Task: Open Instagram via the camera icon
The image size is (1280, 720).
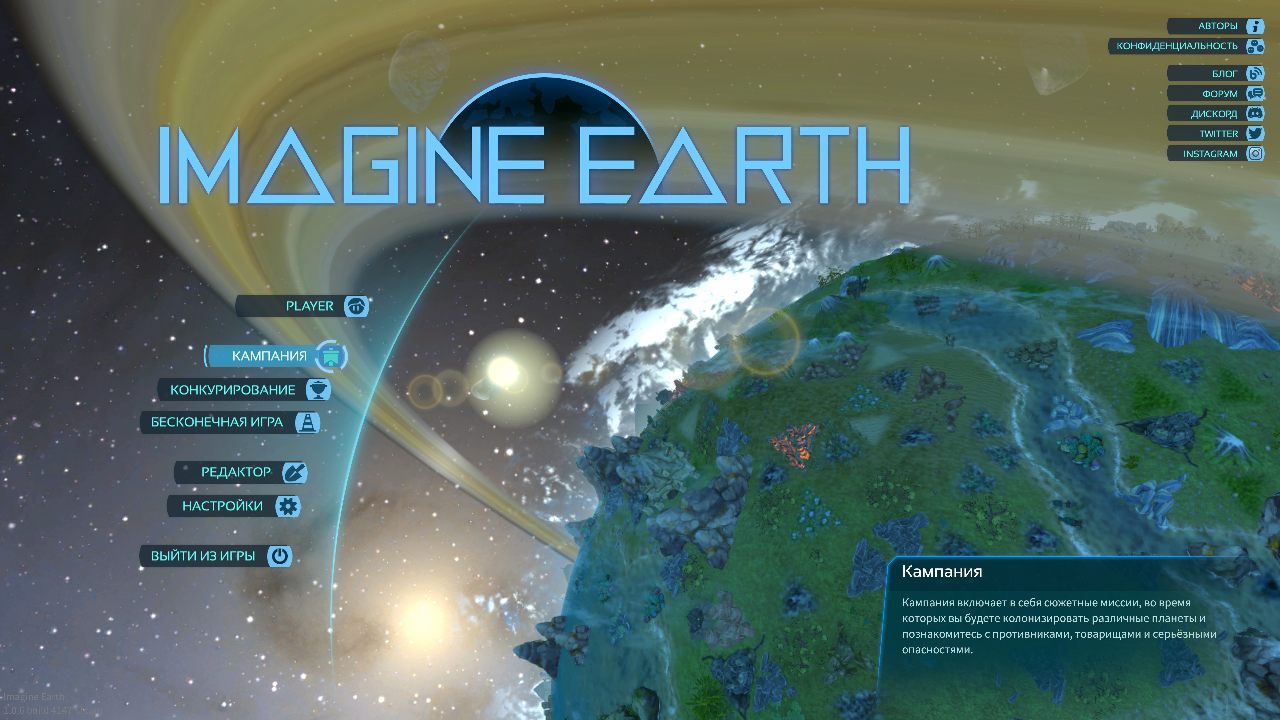Action: coord(1257,153)
